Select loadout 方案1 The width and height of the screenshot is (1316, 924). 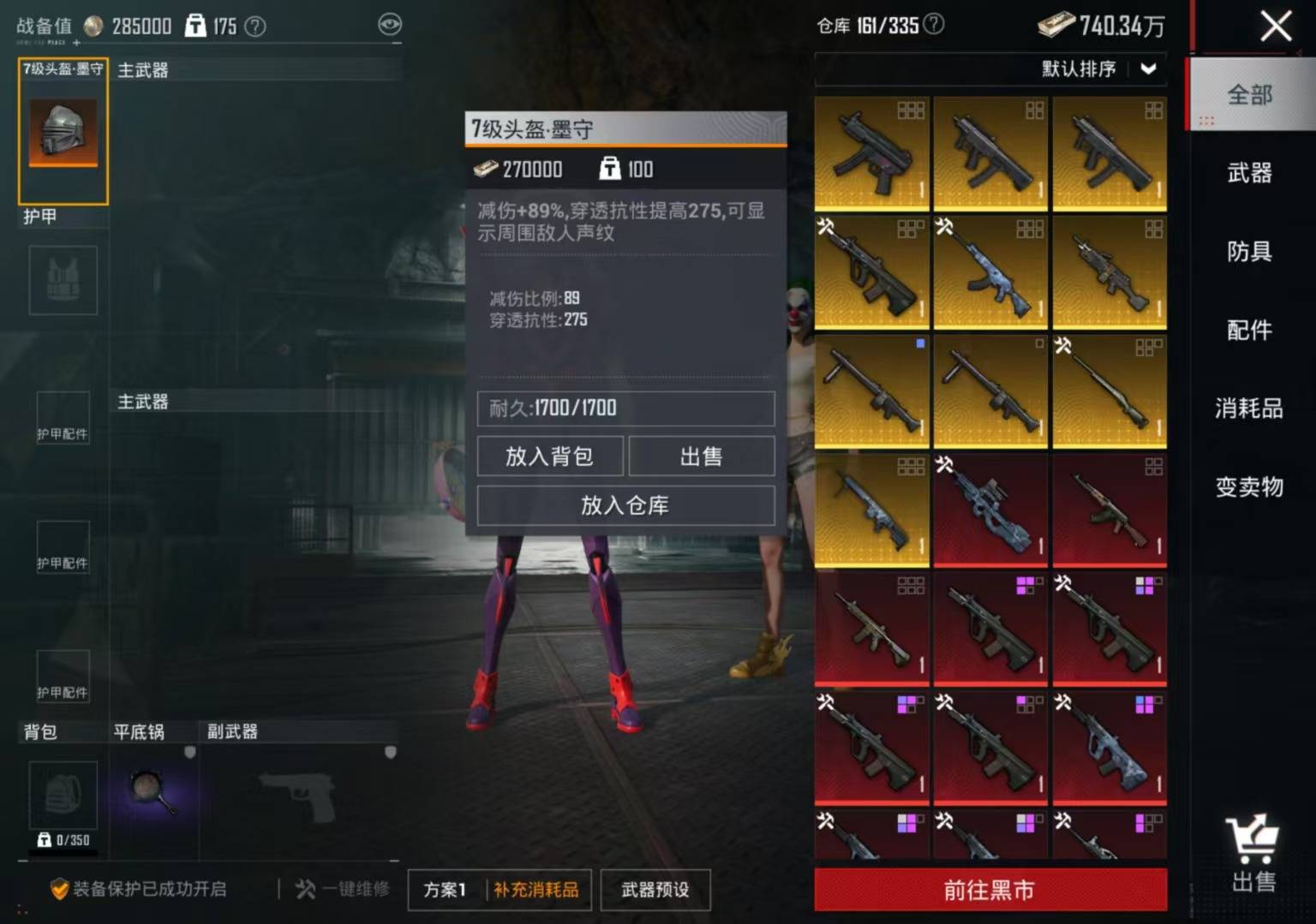tap(445, 890)
